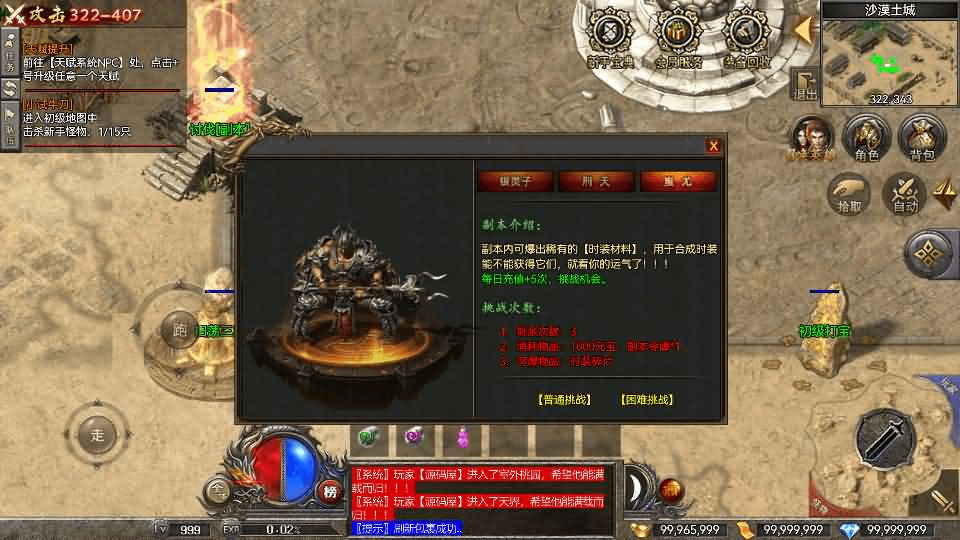Screen dimensions: 960x540
Task: Choose the leftmost boss tab in the panel
Action: click(x=514, y=181)
